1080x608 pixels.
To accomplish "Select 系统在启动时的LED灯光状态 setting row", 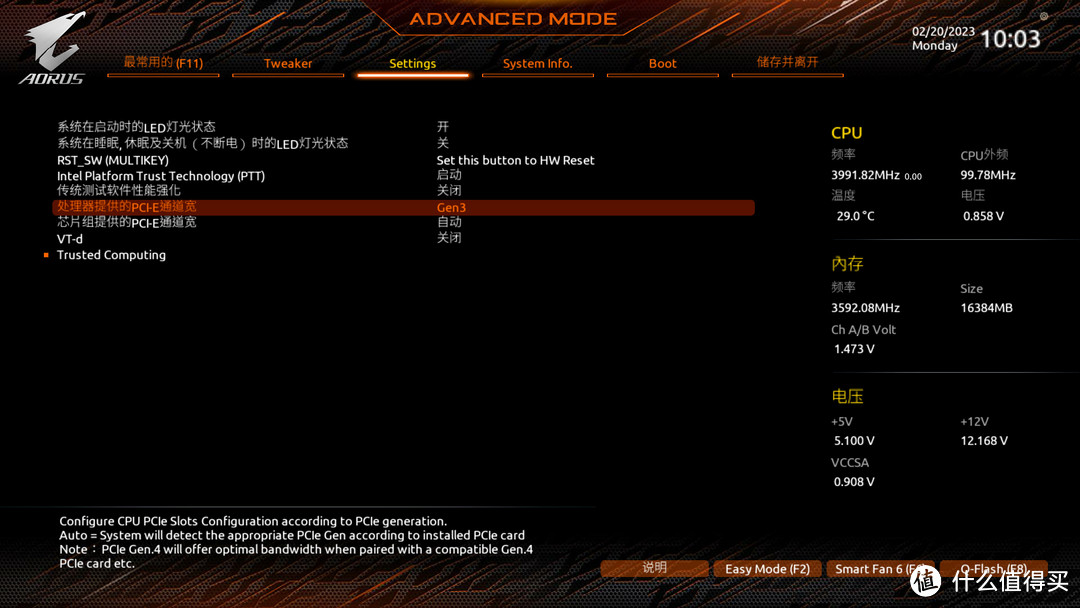I will tap(137, 127).
